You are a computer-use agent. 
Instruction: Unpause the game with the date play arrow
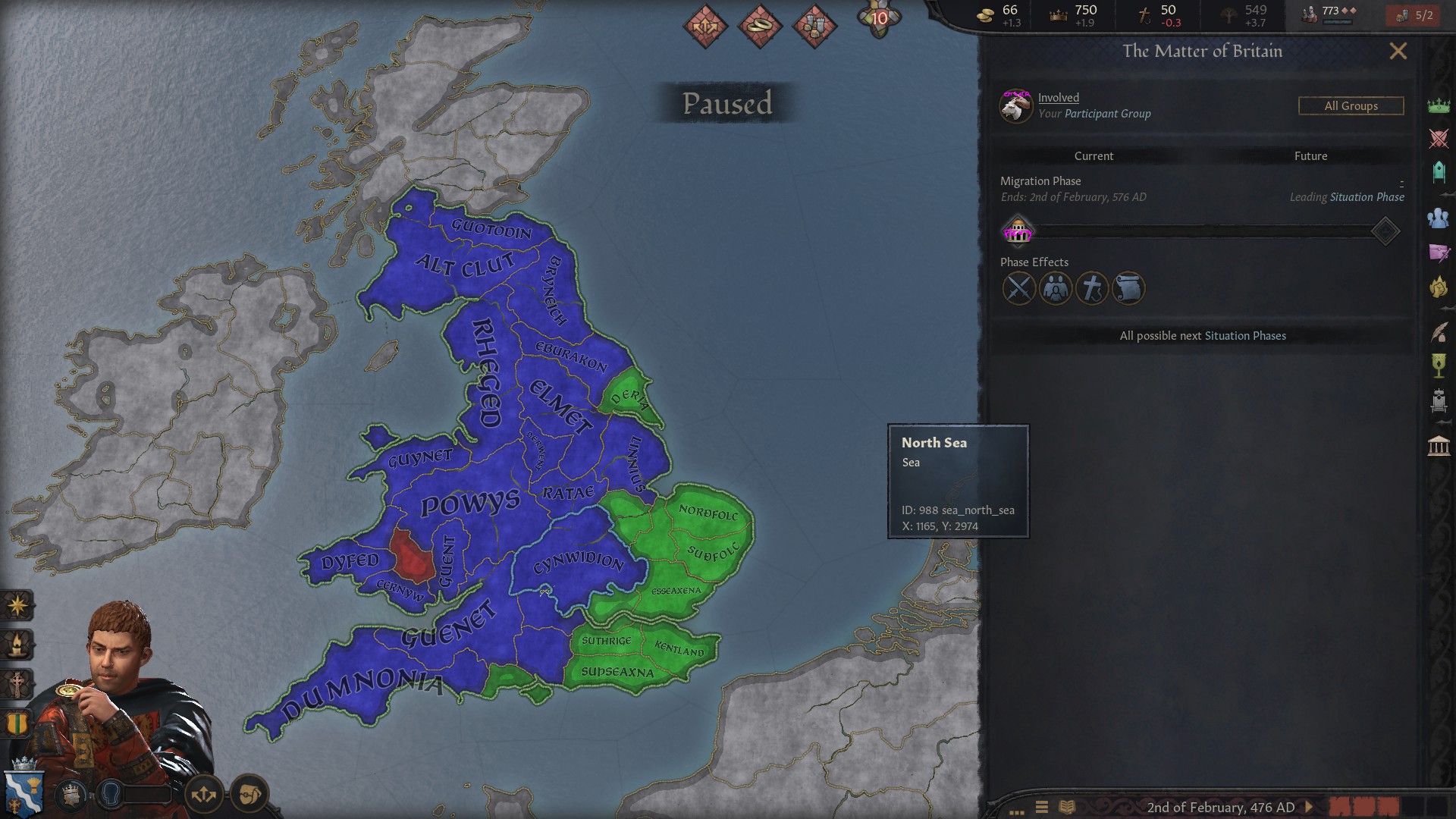click(x=1309, y=807)
